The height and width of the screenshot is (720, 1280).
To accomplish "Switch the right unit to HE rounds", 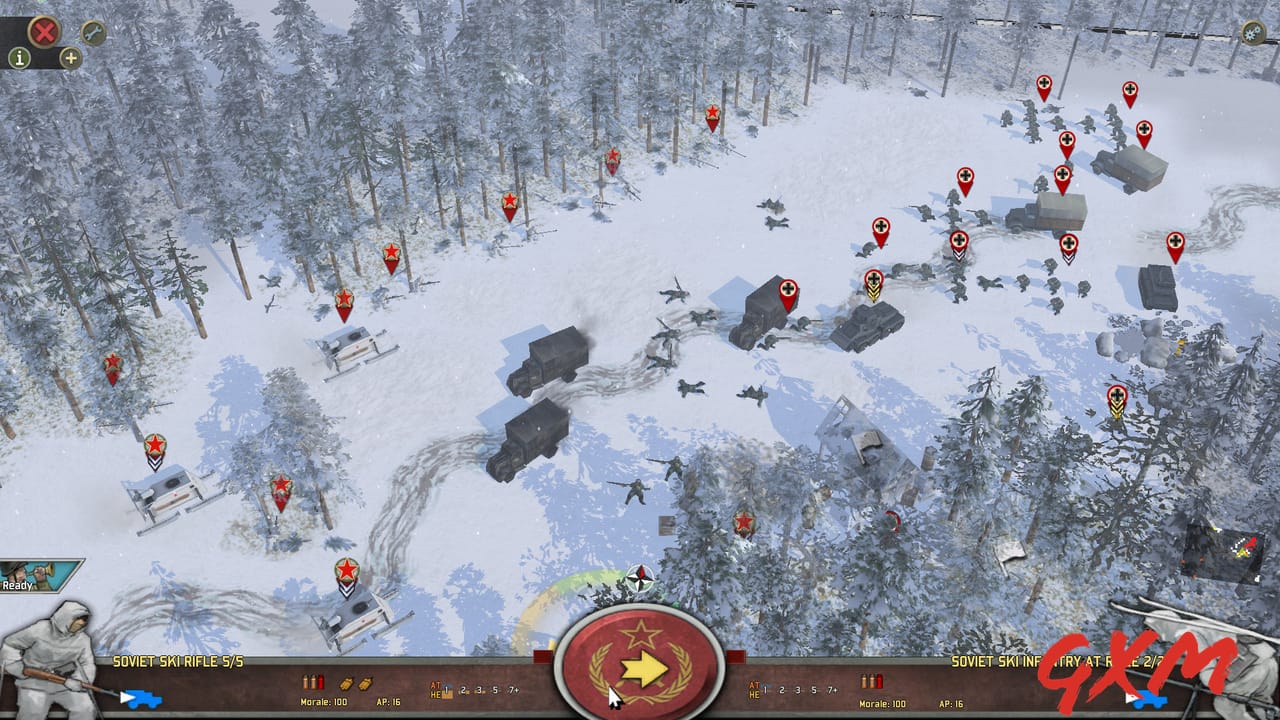I will [754, 693].
